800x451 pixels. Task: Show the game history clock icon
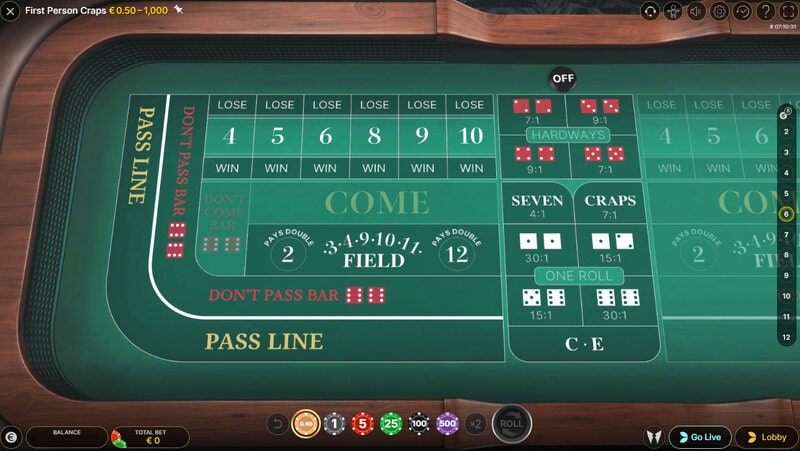click(x=743, y=12)
